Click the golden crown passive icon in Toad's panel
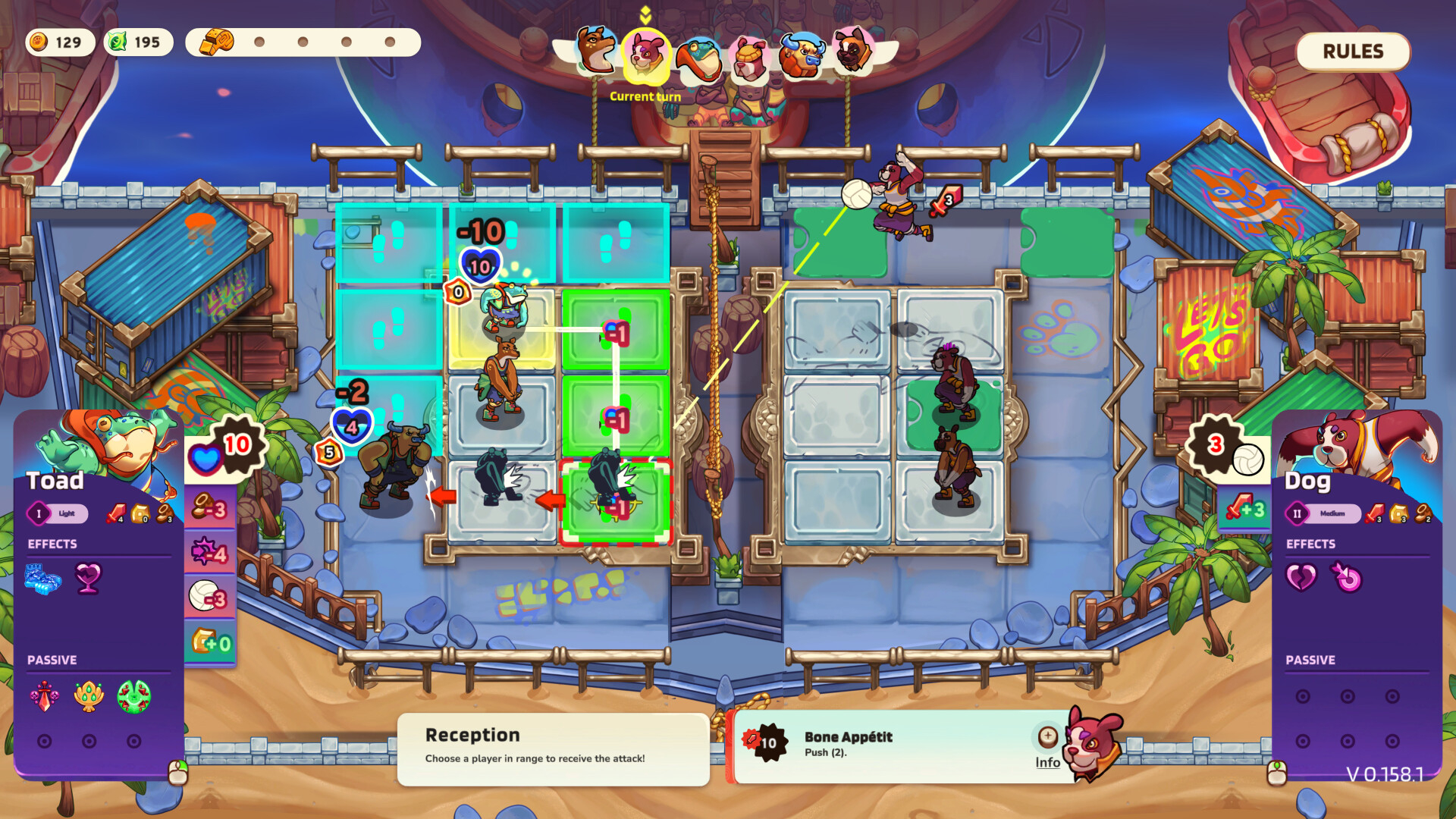The image size is (1456, 819). (x=87, y=696)
